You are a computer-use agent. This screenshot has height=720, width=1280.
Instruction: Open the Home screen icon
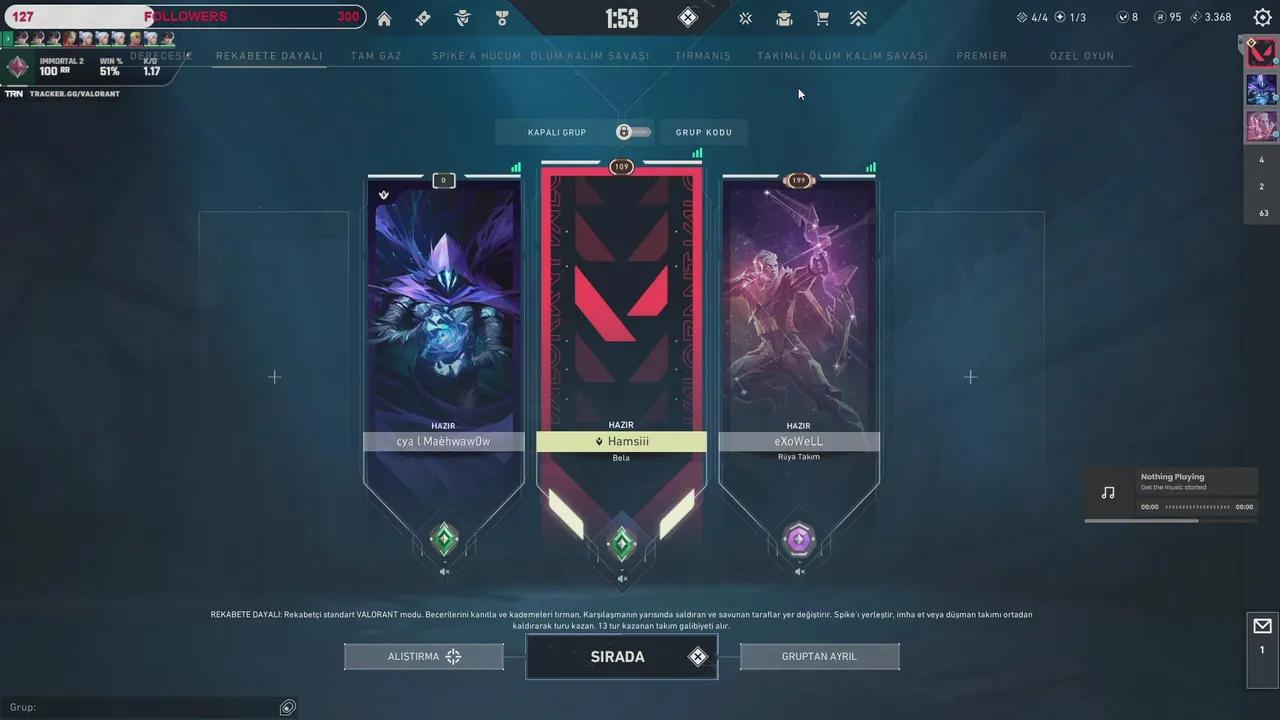pyautogui.click(x=384, y=18)
